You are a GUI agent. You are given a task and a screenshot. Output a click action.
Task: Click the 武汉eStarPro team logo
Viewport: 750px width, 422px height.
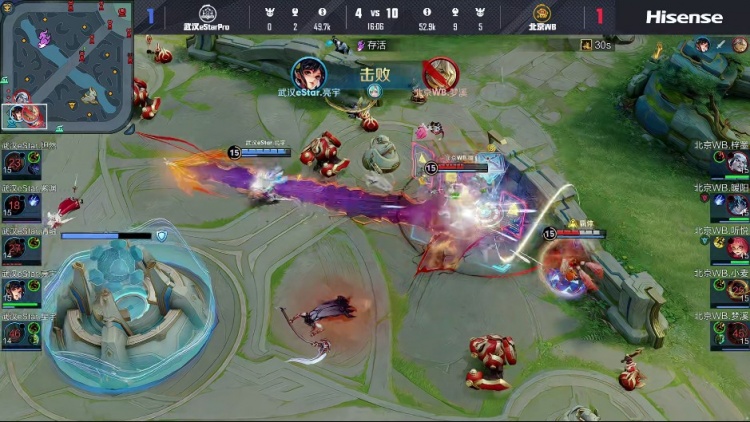point(207,13)
